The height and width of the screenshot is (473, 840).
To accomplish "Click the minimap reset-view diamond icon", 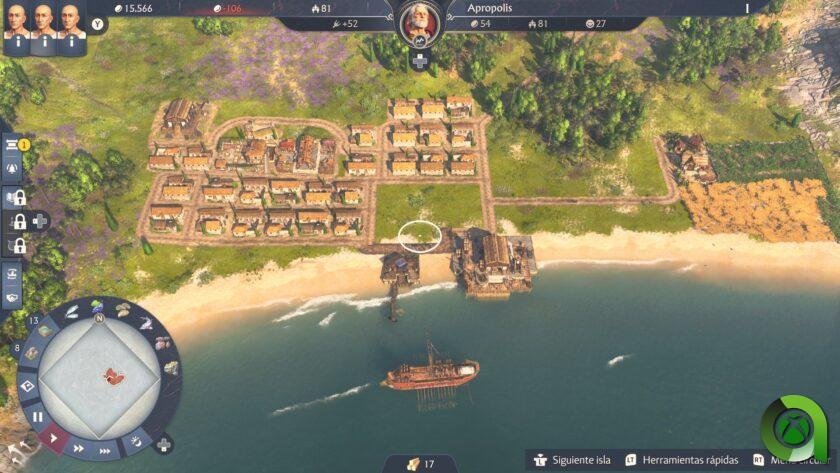I will click(27, 384).
